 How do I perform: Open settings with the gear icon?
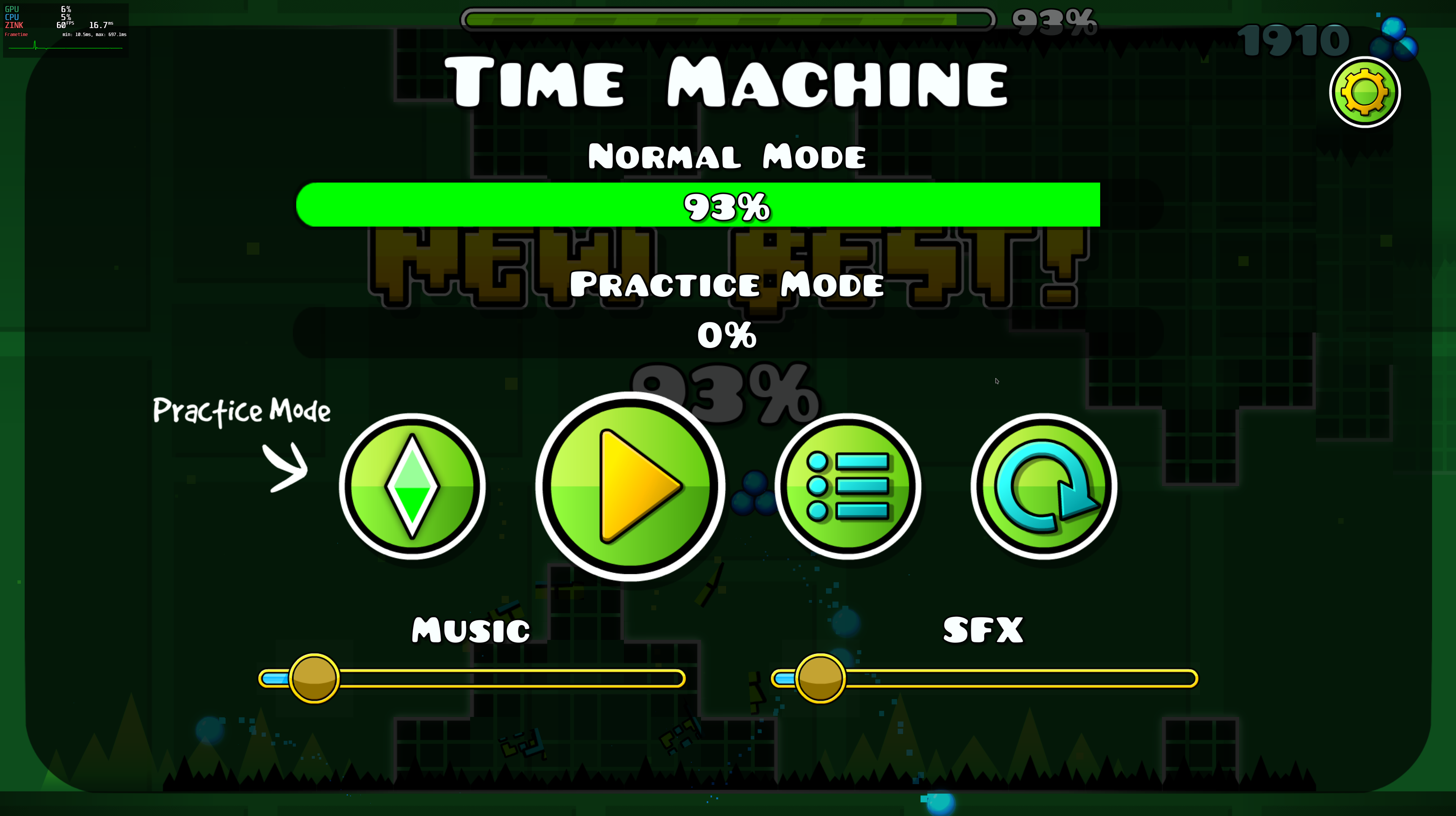pos(1364,92)
